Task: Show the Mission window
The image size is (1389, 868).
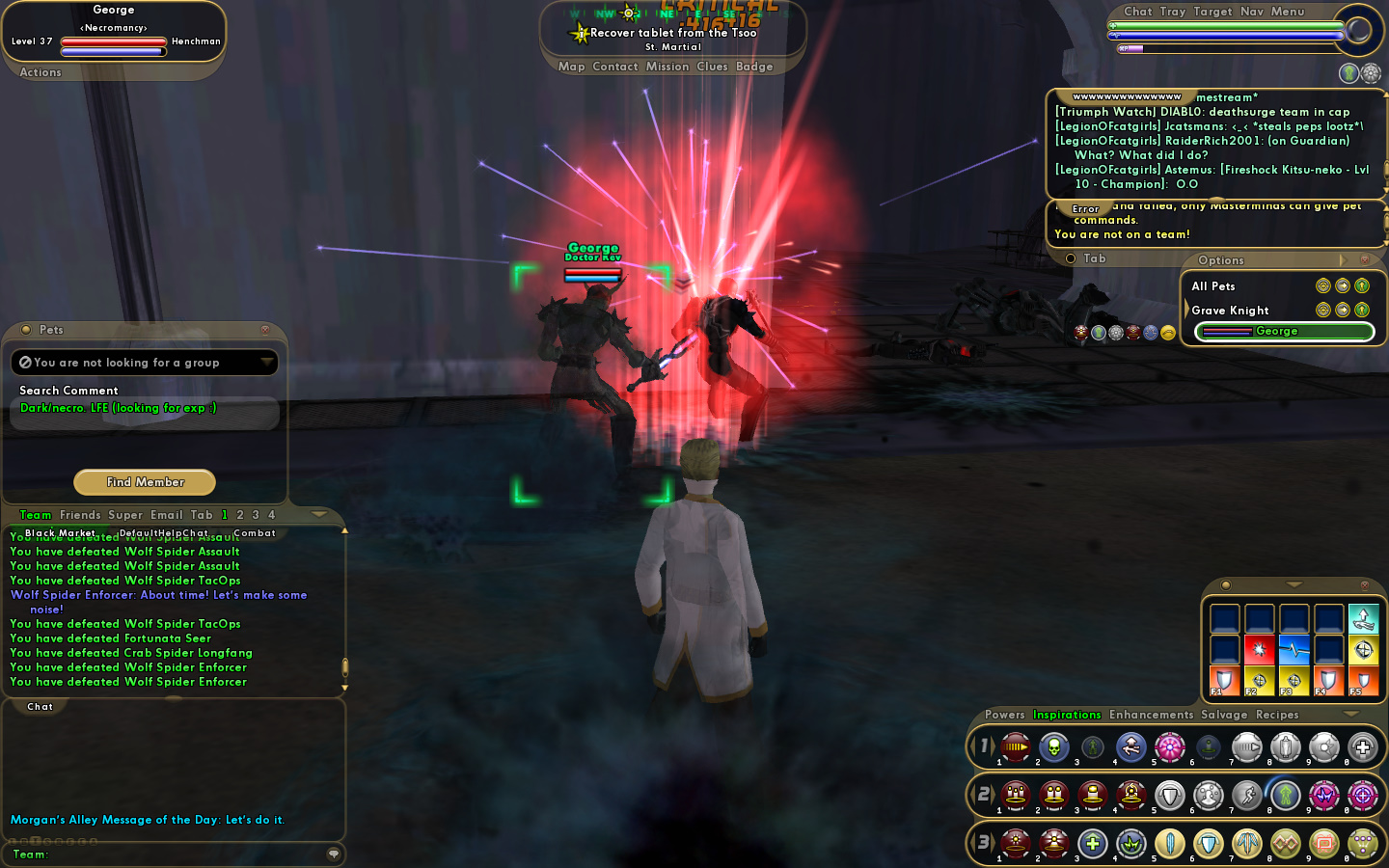Action: pos(667,67)
